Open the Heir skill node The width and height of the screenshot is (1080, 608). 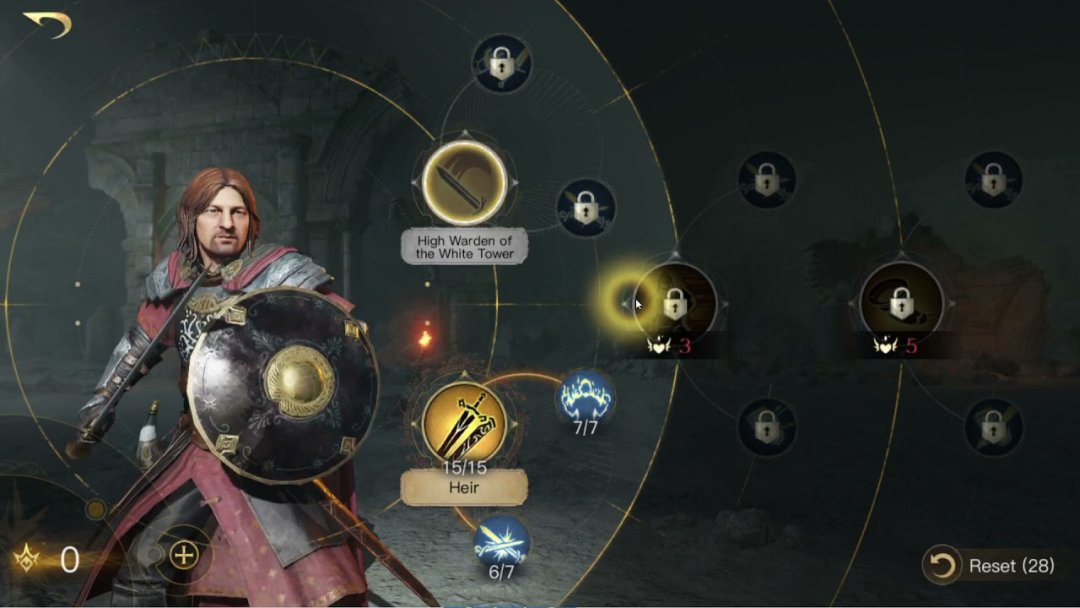pyautogui.click(x=463, y=423)
